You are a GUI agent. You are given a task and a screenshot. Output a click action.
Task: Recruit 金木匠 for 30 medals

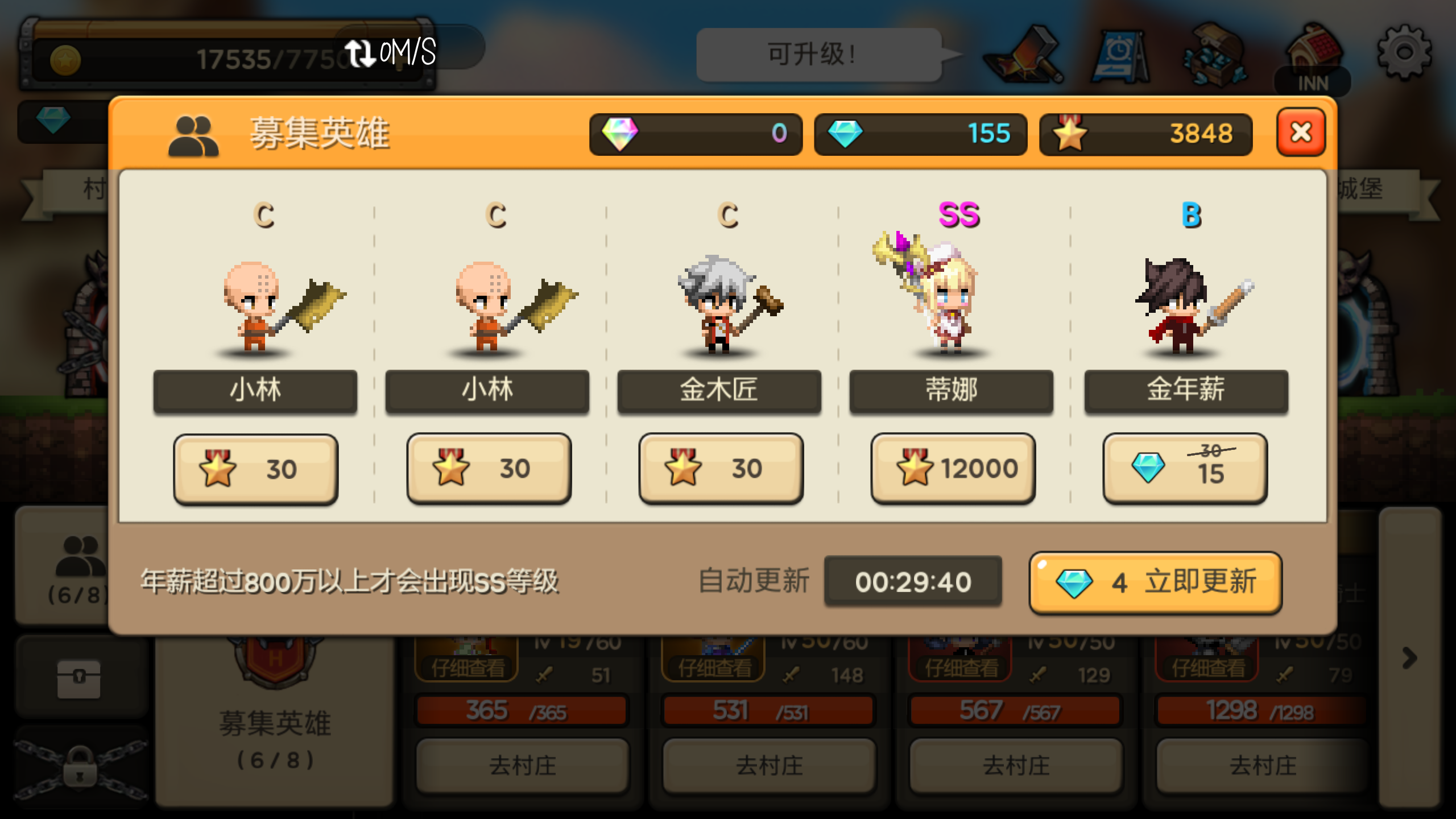(x=719, y=468)
